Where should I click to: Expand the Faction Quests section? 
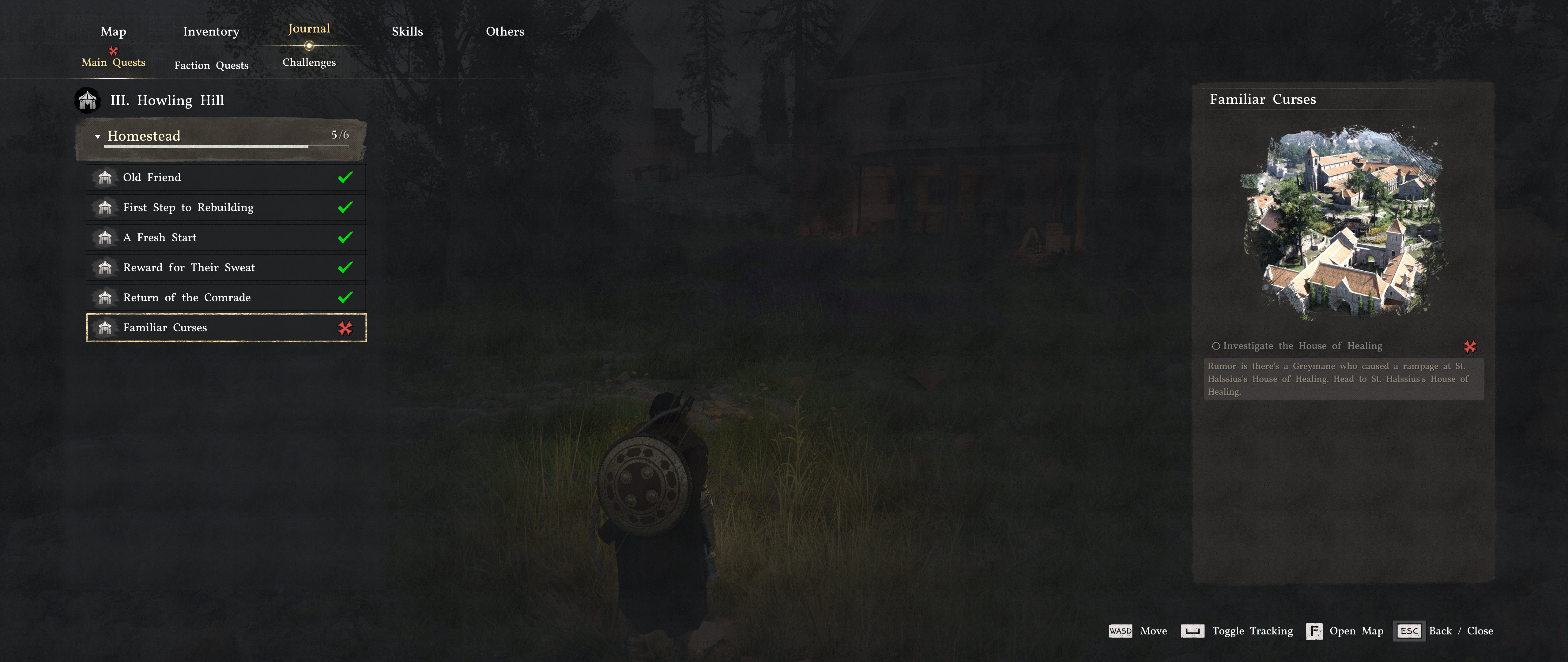[211, 65]
